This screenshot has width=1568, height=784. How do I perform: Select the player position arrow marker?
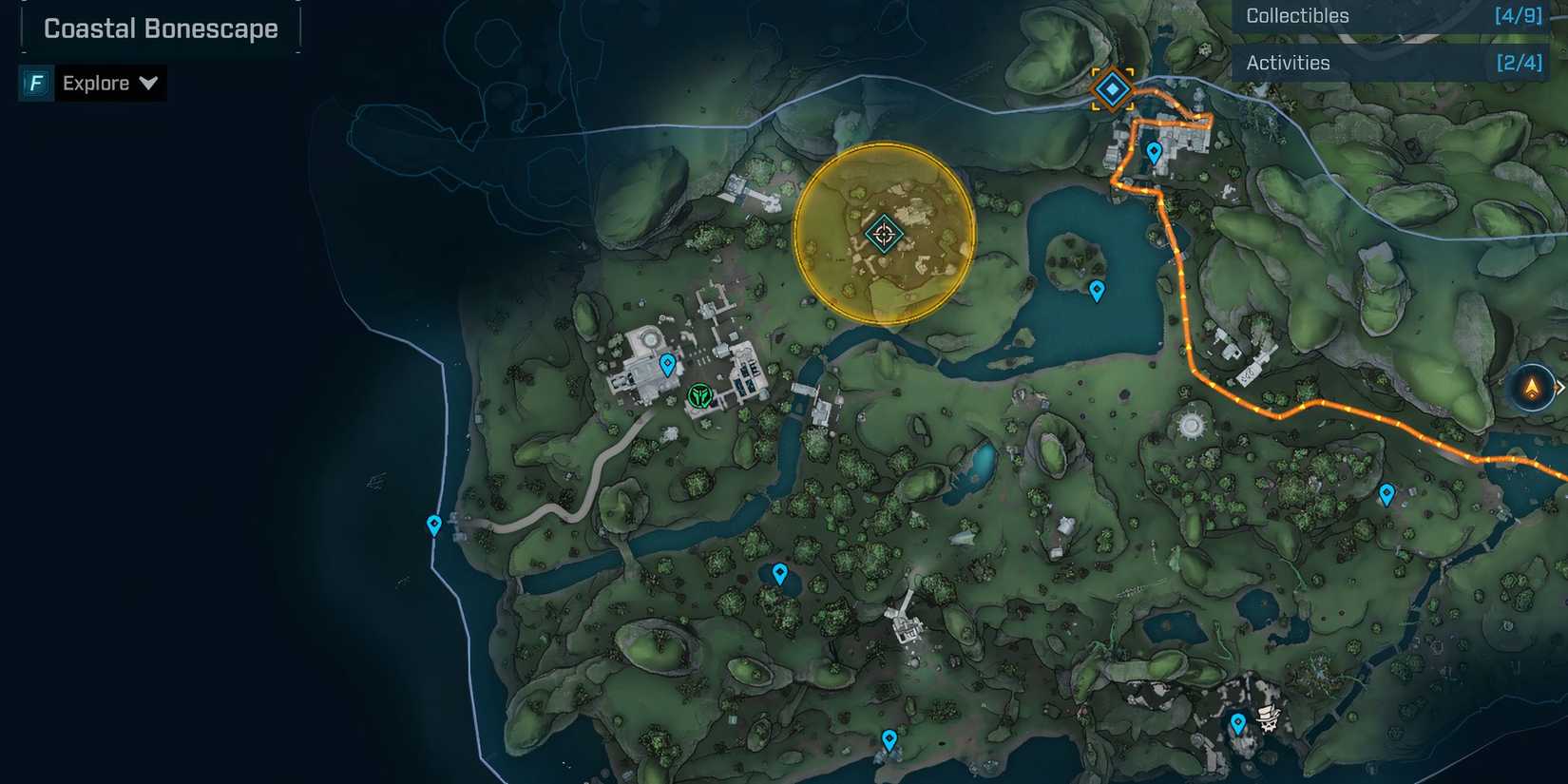point(1533,387)
